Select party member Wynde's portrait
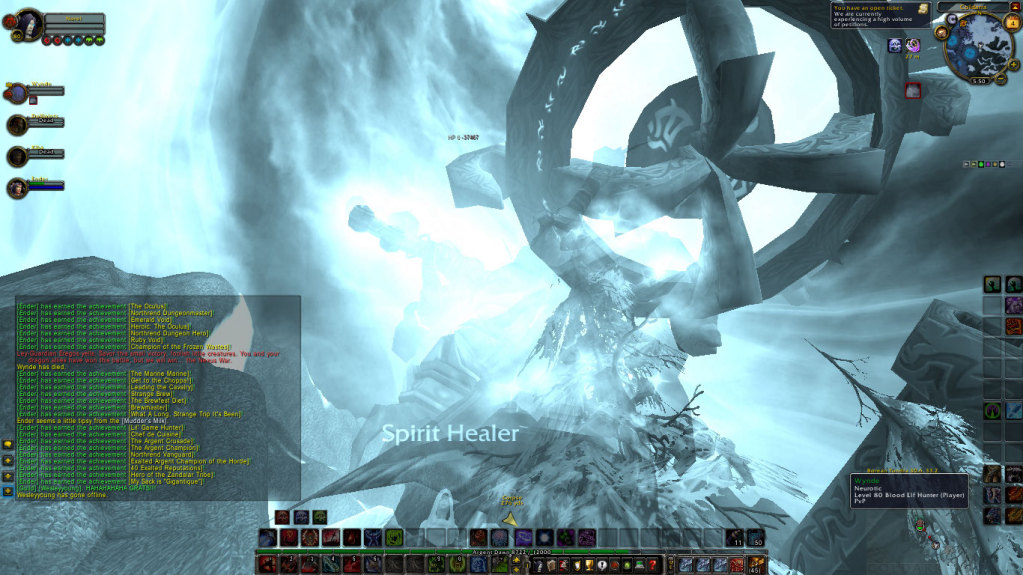 click(17, 93)
